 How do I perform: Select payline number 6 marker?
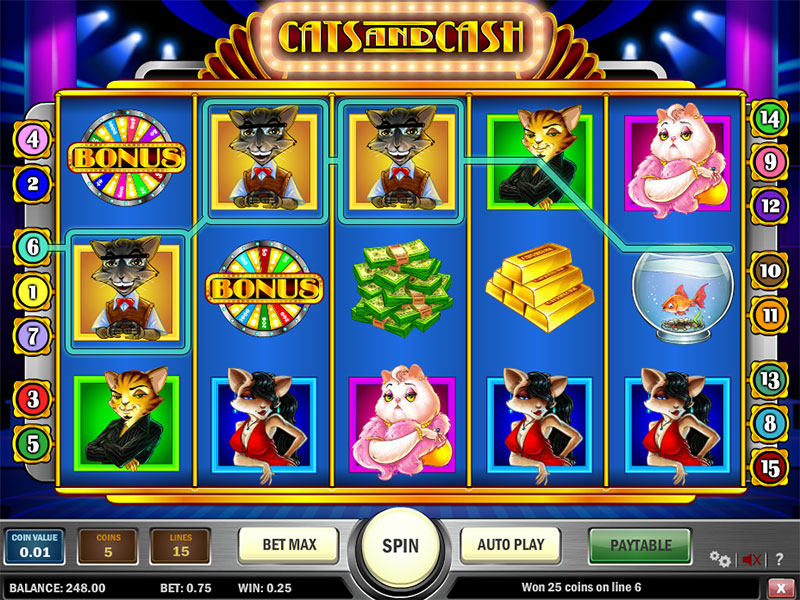32,247
